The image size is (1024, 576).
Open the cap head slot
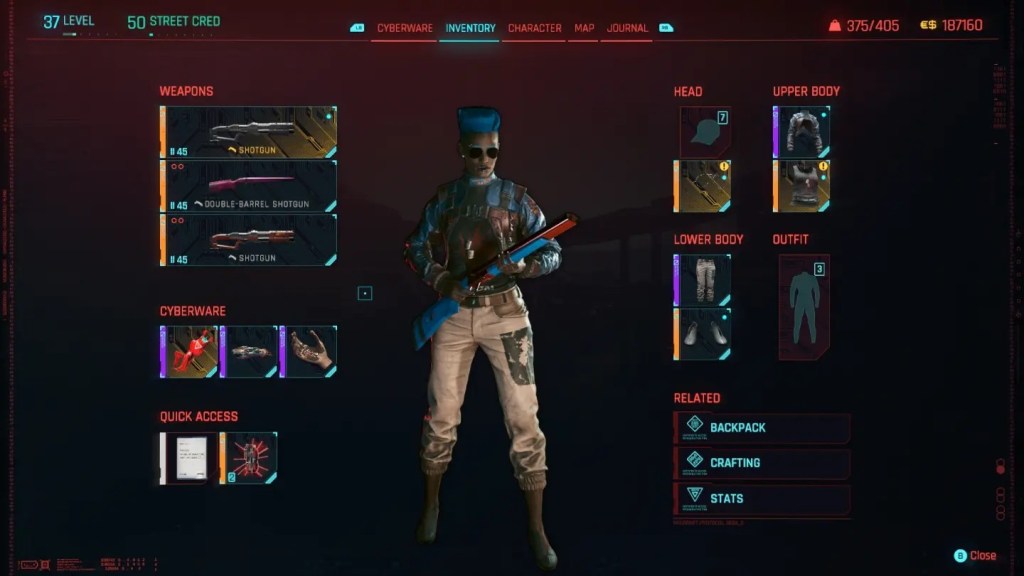click(705, 132)
